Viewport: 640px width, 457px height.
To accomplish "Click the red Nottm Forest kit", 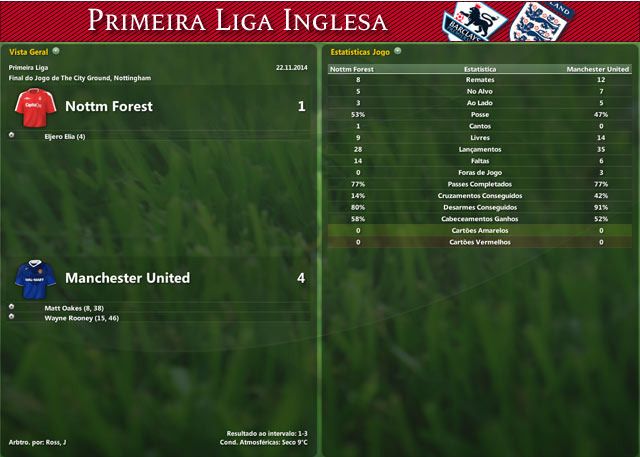I will [x=35, y=106].
